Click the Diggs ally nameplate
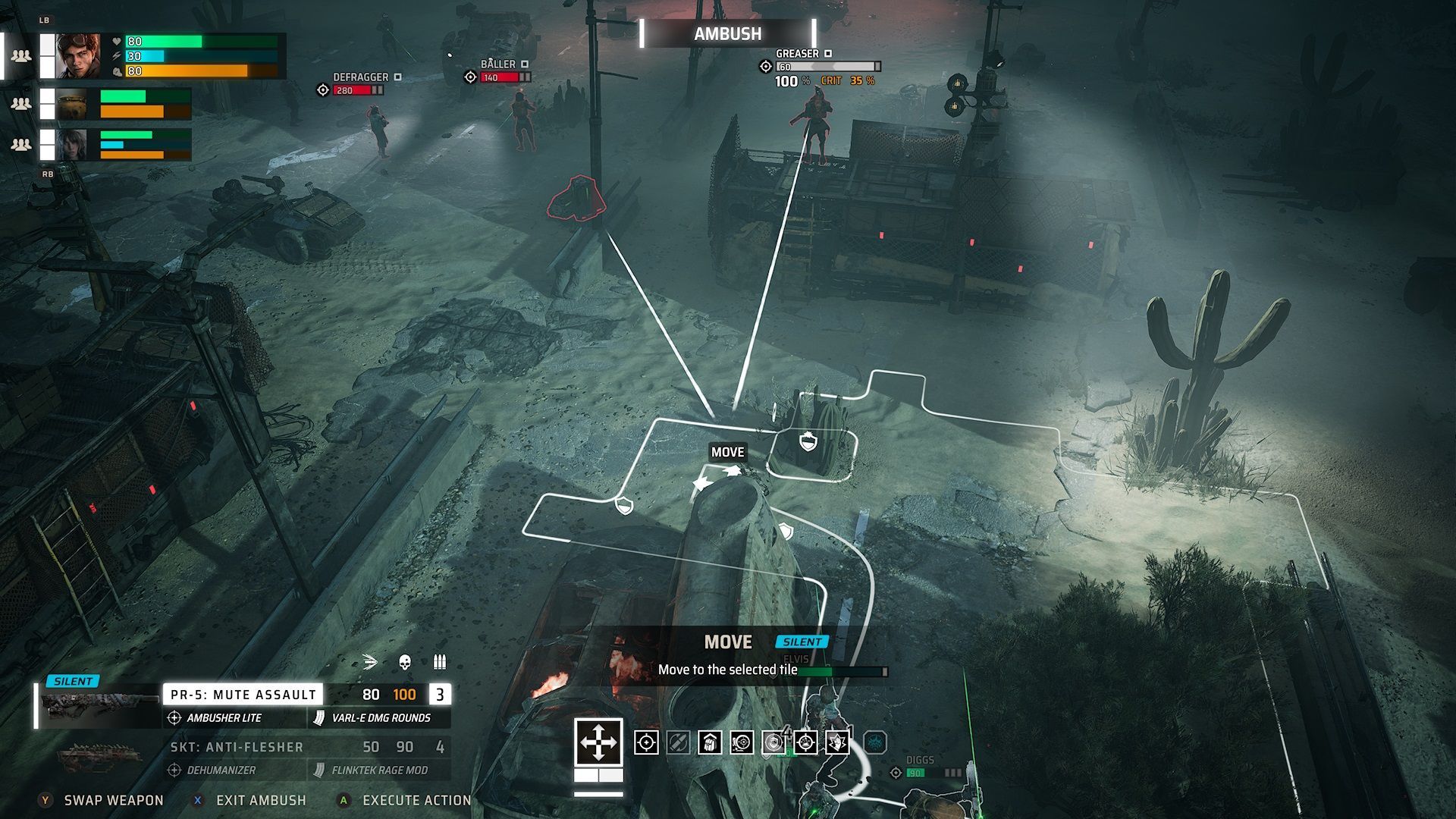The height and width of the screenshot is (819, 1456). 920,760
